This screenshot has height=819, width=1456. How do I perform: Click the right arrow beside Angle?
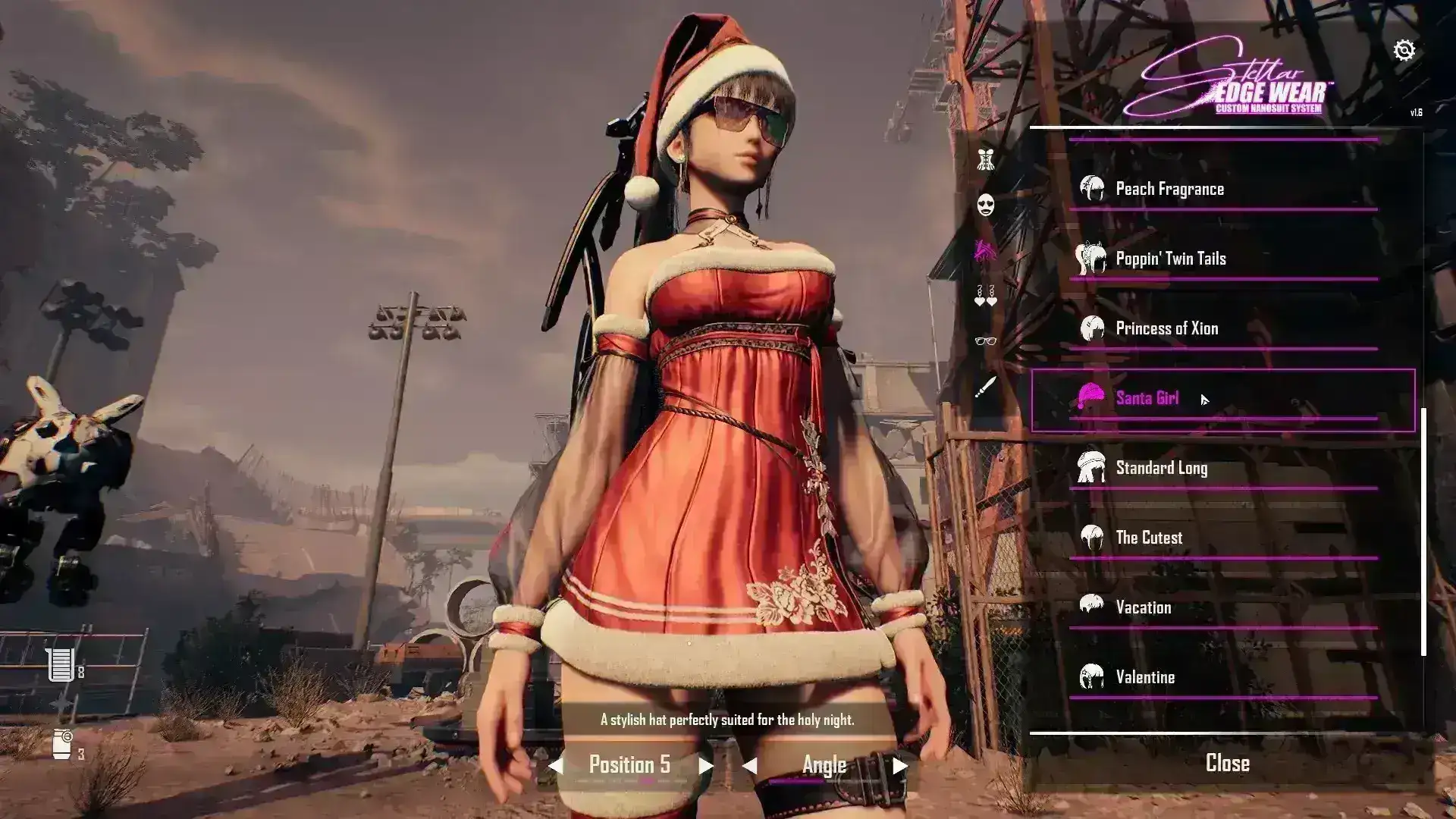(900, 766)
